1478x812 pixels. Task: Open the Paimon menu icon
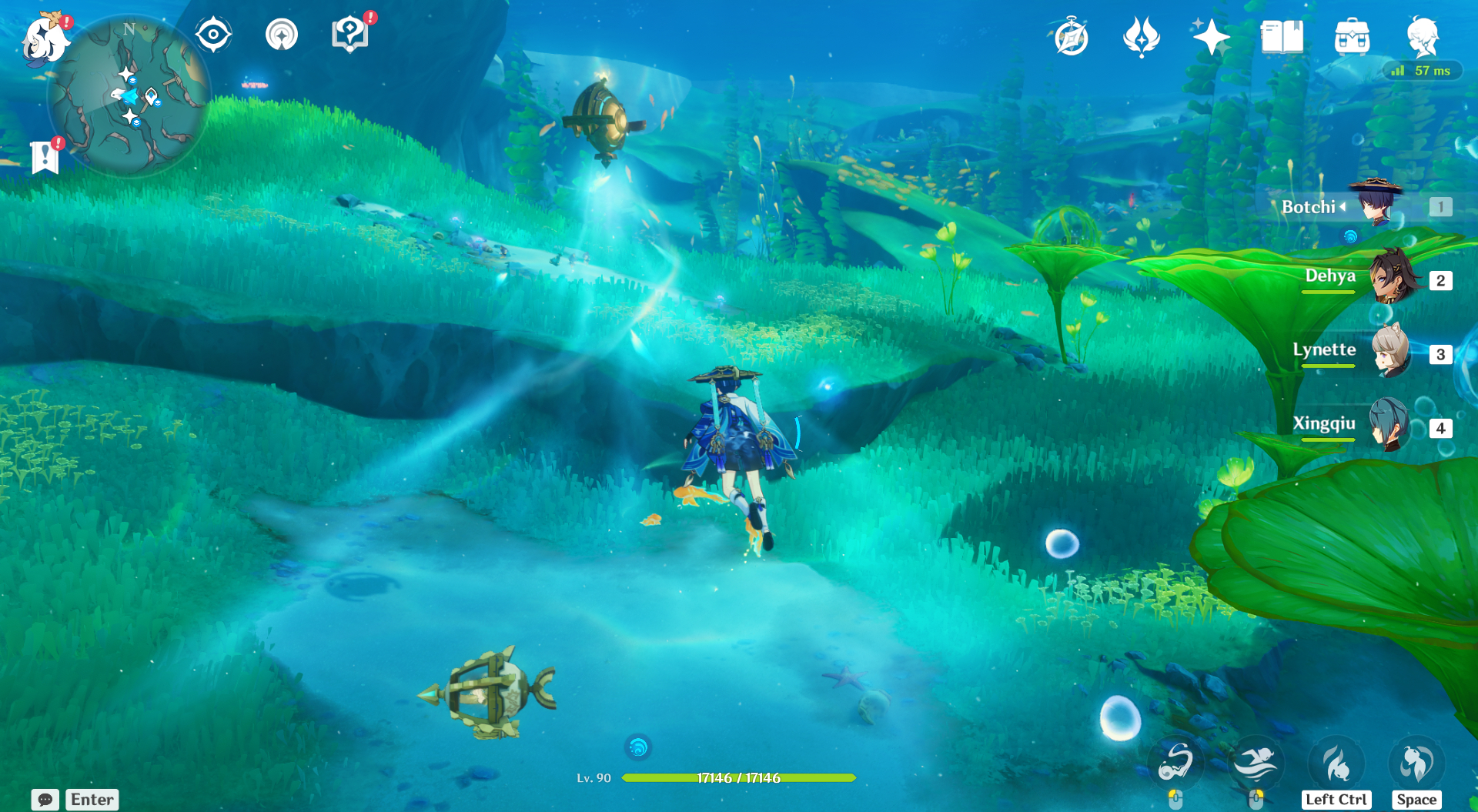(x=45, y=38)
